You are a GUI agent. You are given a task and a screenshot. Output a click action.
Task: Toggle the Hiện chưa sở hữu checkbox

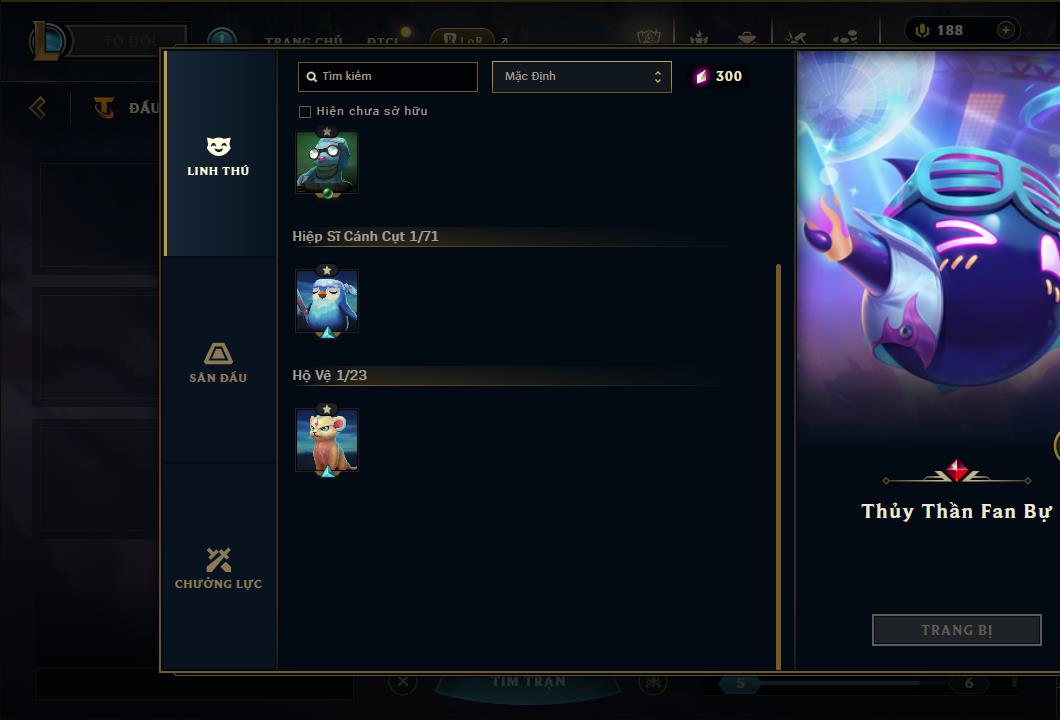coord(305,111)
